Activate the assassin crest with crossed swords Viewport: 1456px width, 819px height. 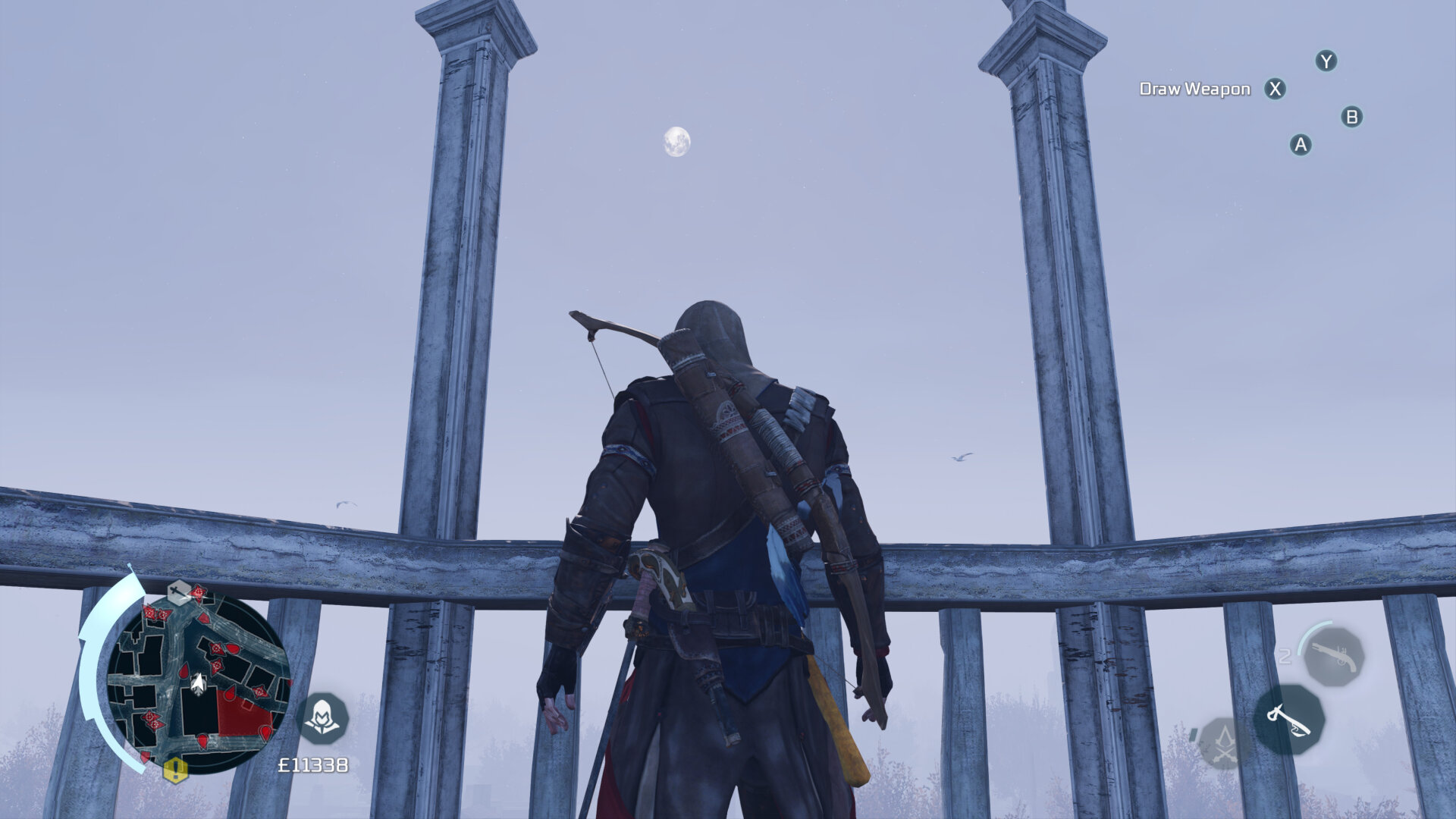pyautogui.click(x=1222, y=742)
